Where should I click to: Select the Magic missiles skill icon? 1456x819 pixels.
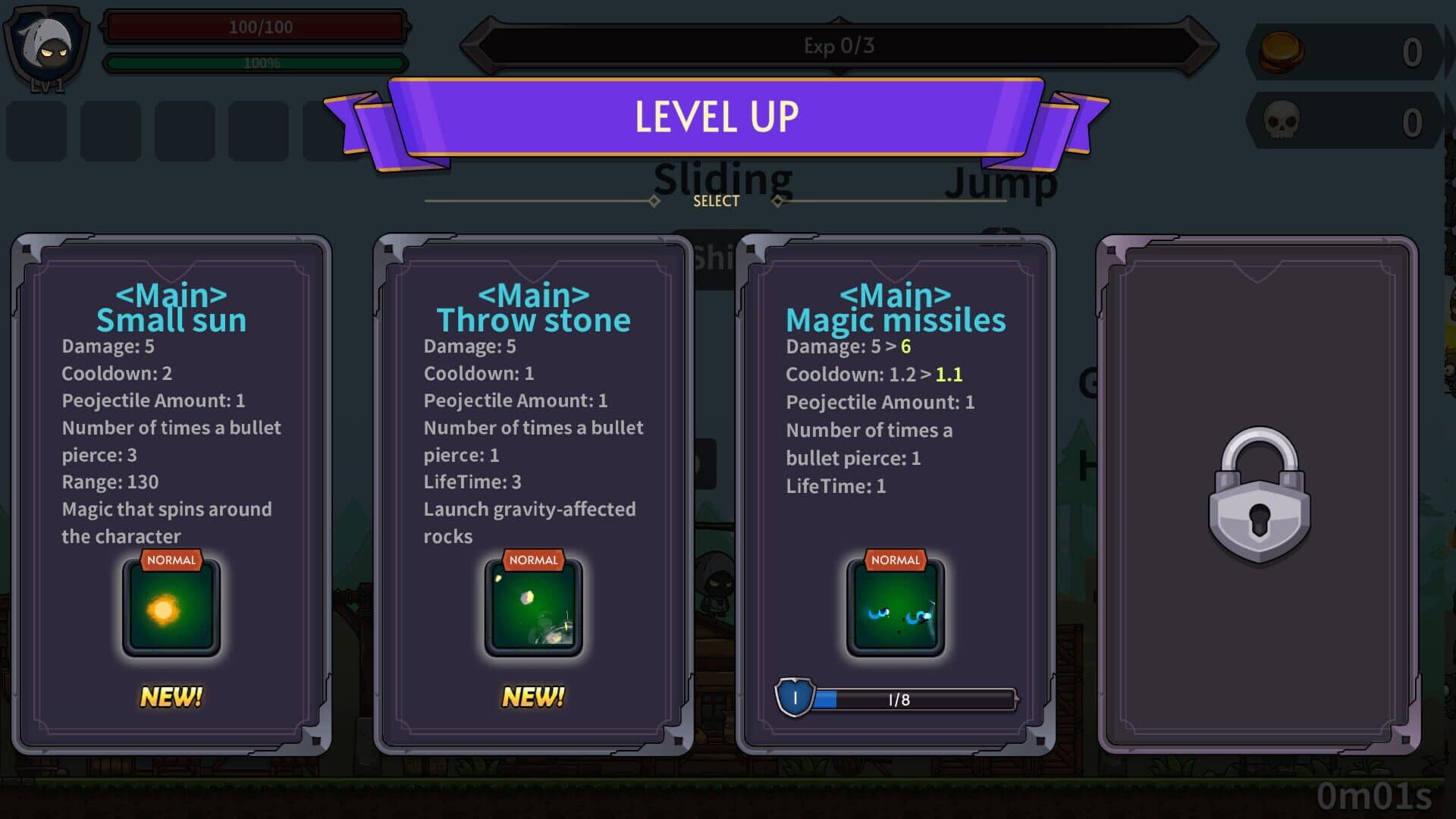coord(895,607)
